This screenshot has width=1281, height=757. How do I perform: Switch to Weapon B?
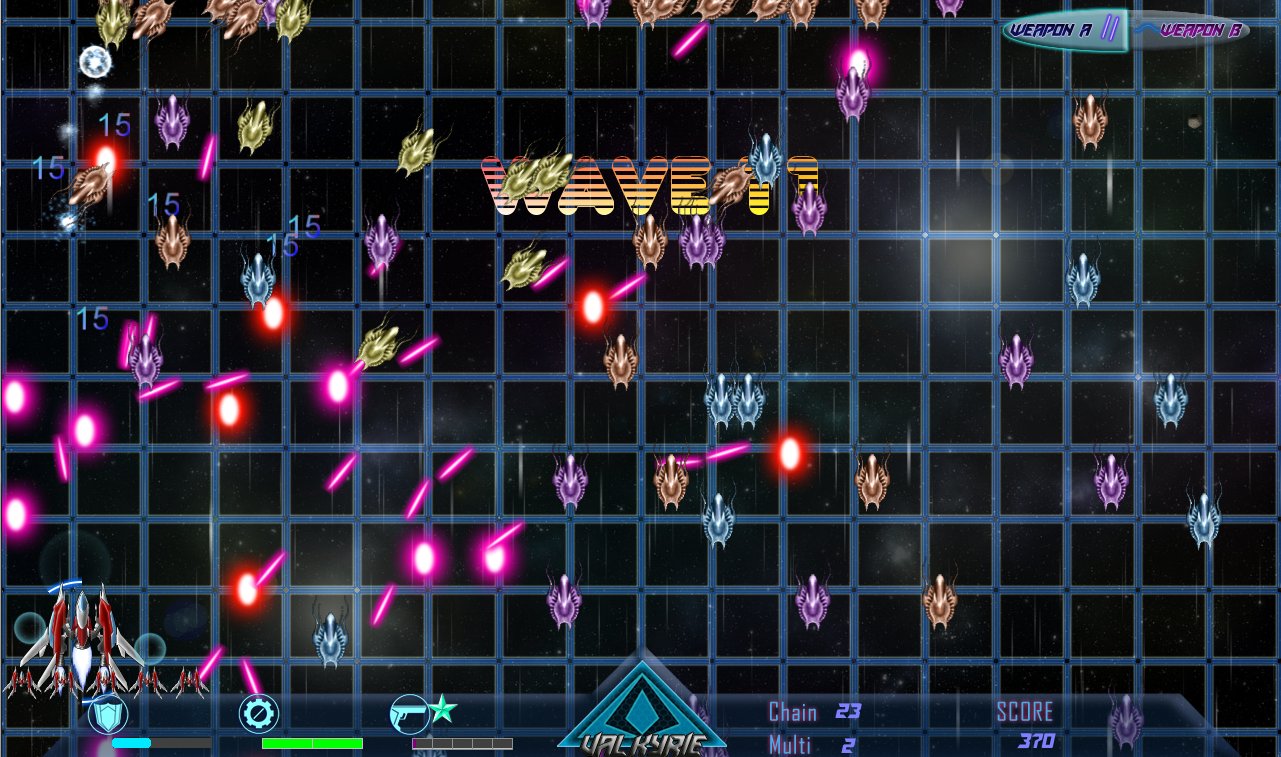tap(1196, 31)
